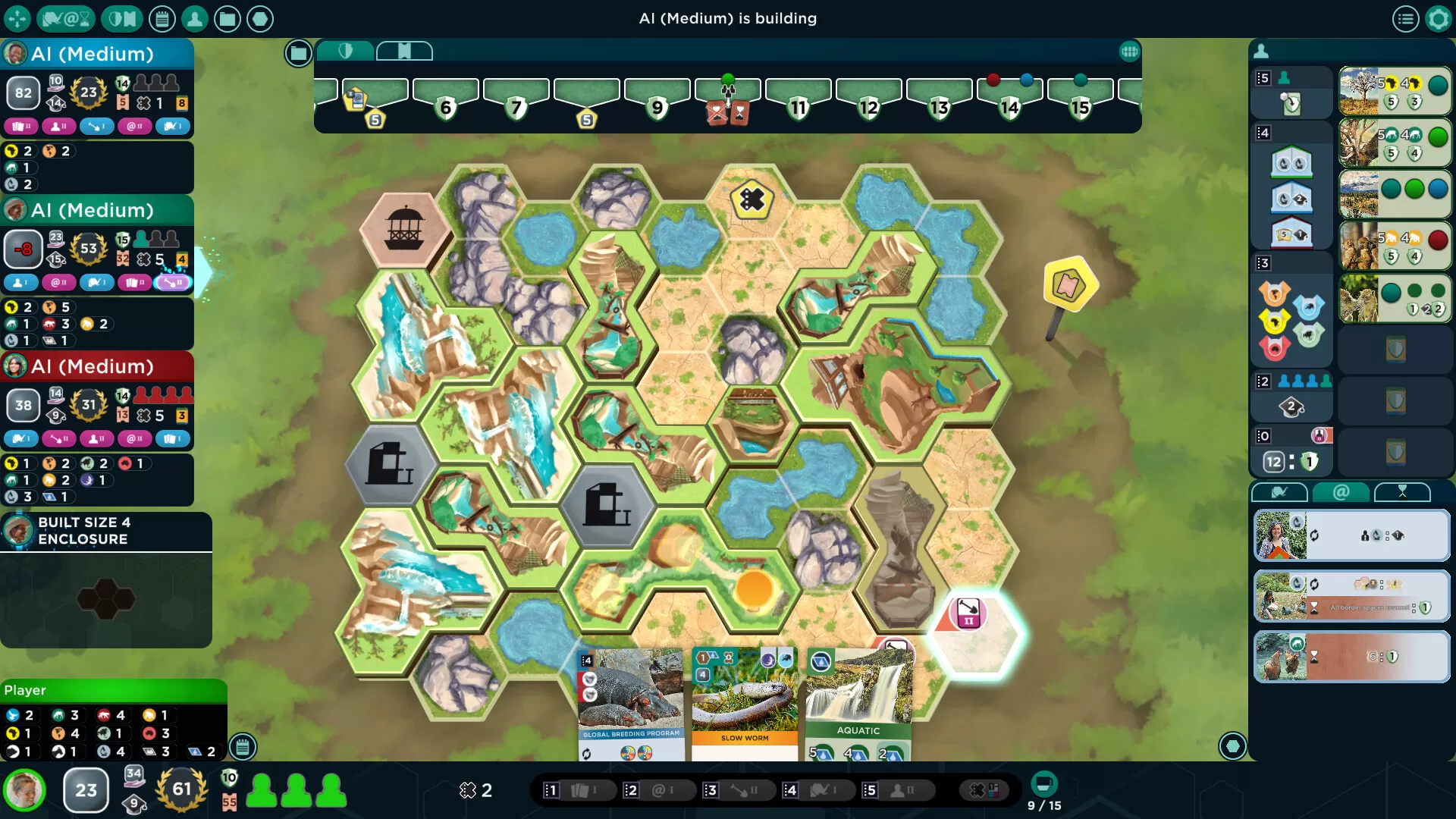This screenshot has width=1456, height=819.
Task: Toggle the player avatar icon in top toolbar
Action: [x=196, y=17]
